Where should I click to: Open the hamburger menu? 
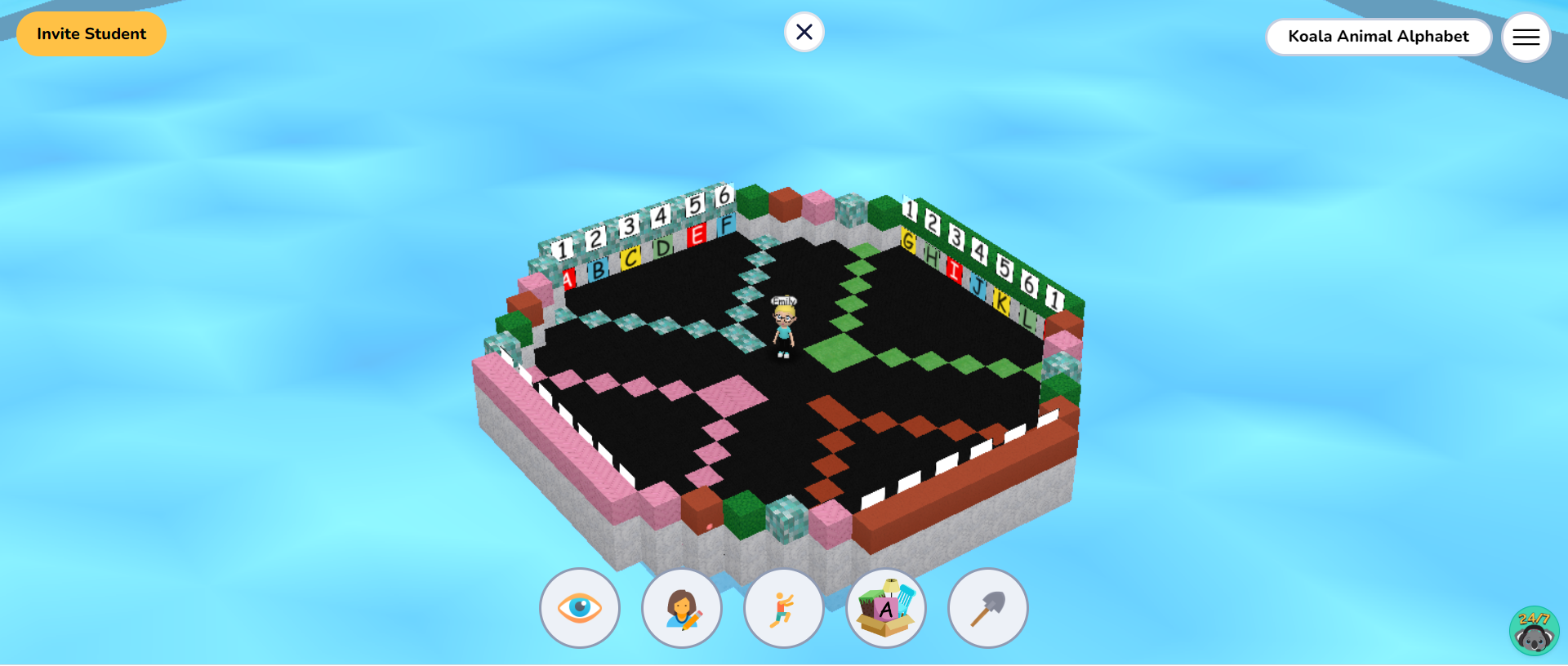[1526, 37]
